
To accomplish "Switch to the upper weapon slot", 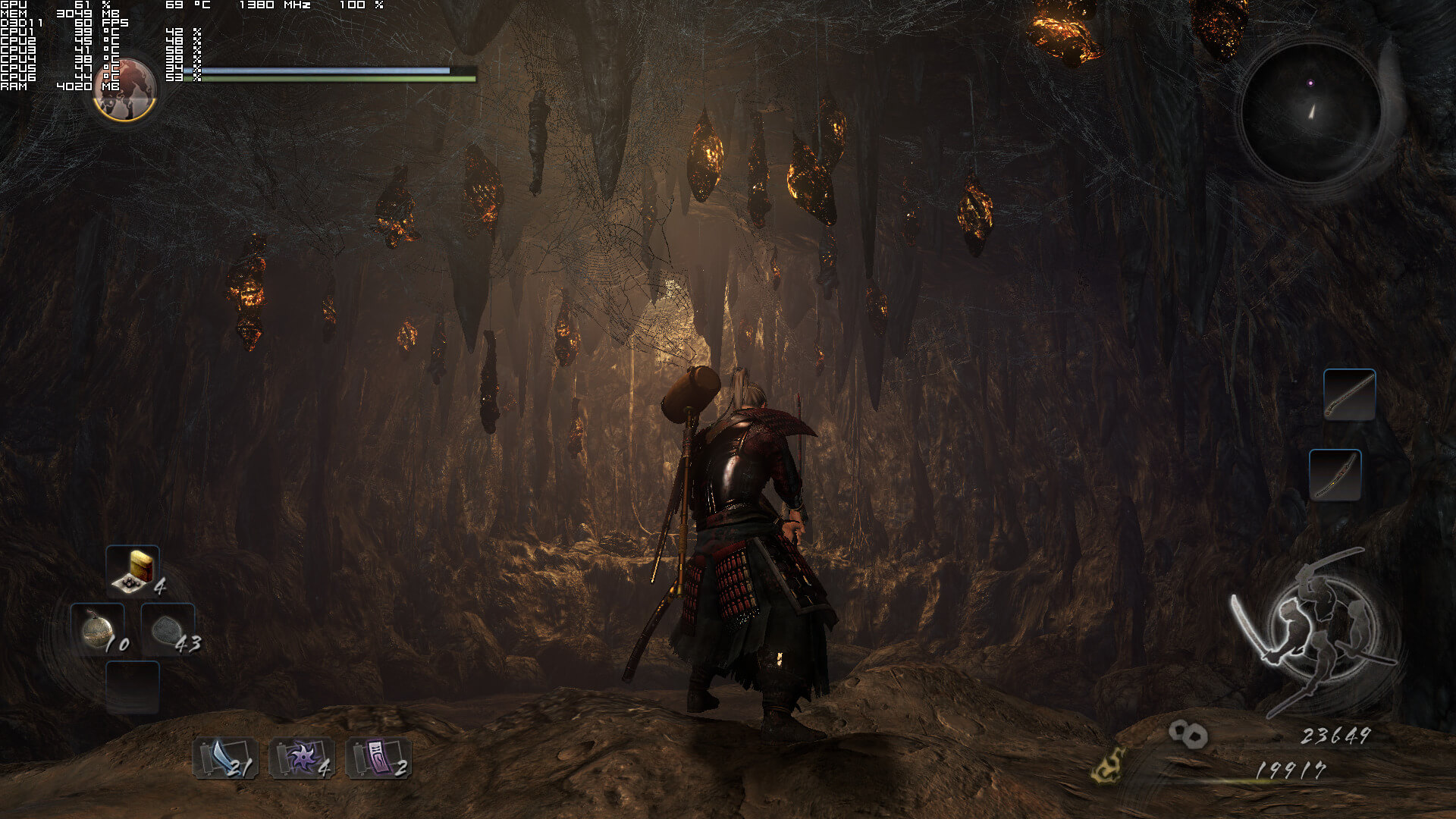I will (1349, 394).
